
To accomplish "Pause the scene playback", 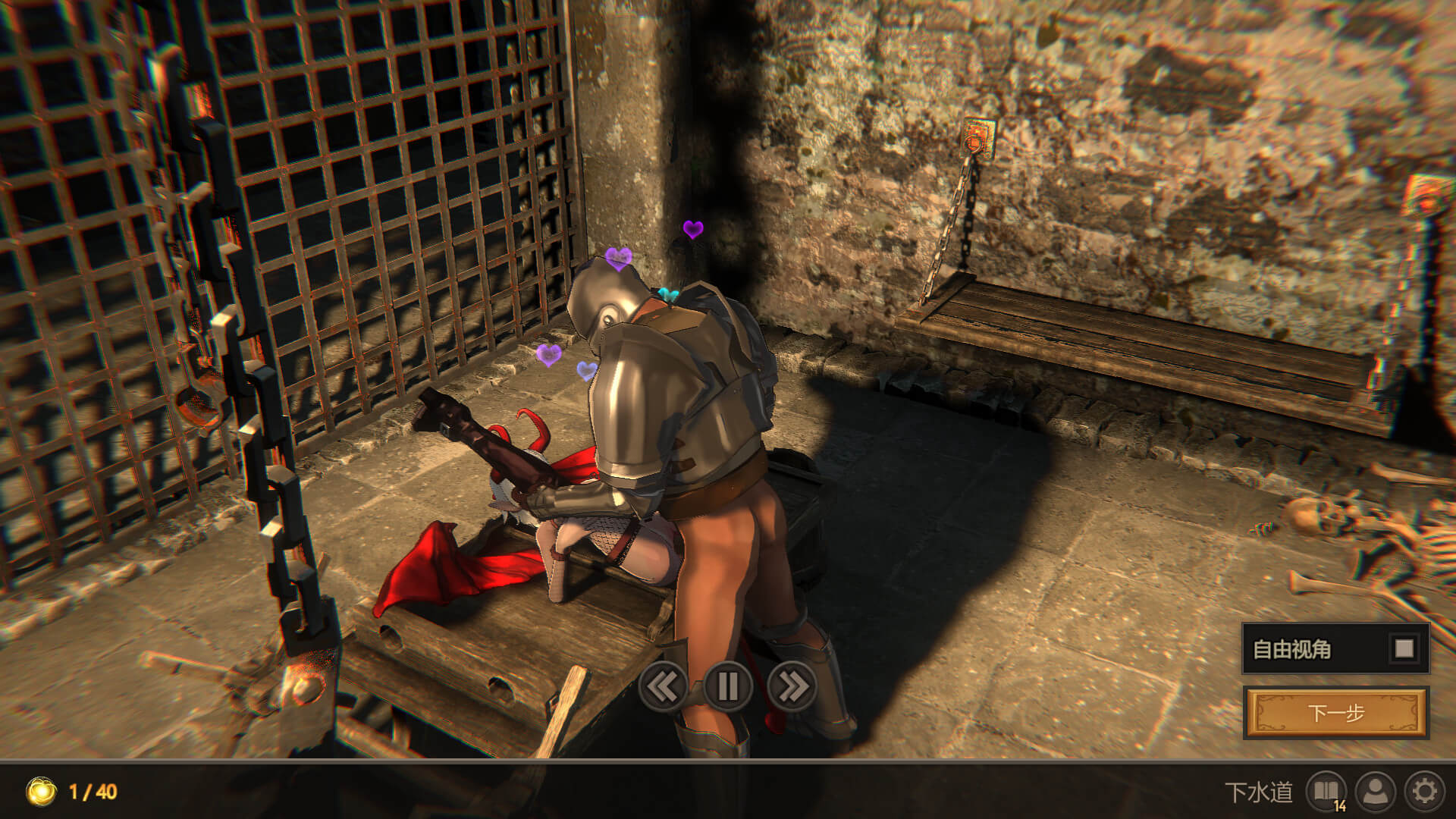I will point(727,687).
